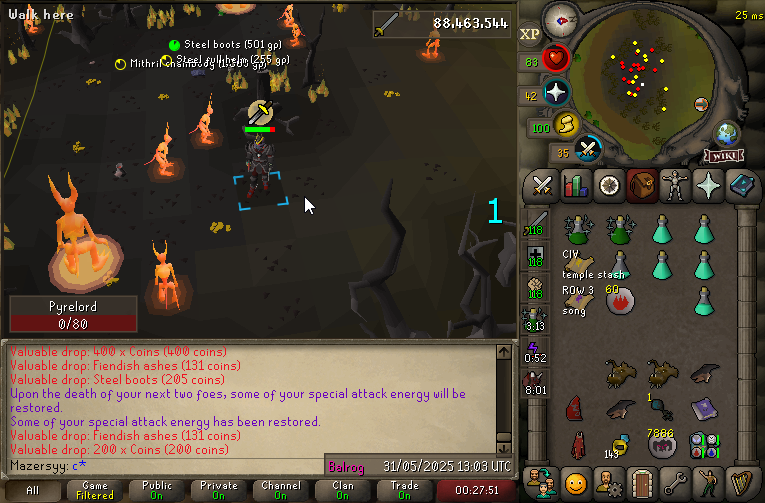Image resolution: width=765 pixels, height=503 pixels.
Task: Switch to the Combat Options tab
Action: [x=543, y=185]
